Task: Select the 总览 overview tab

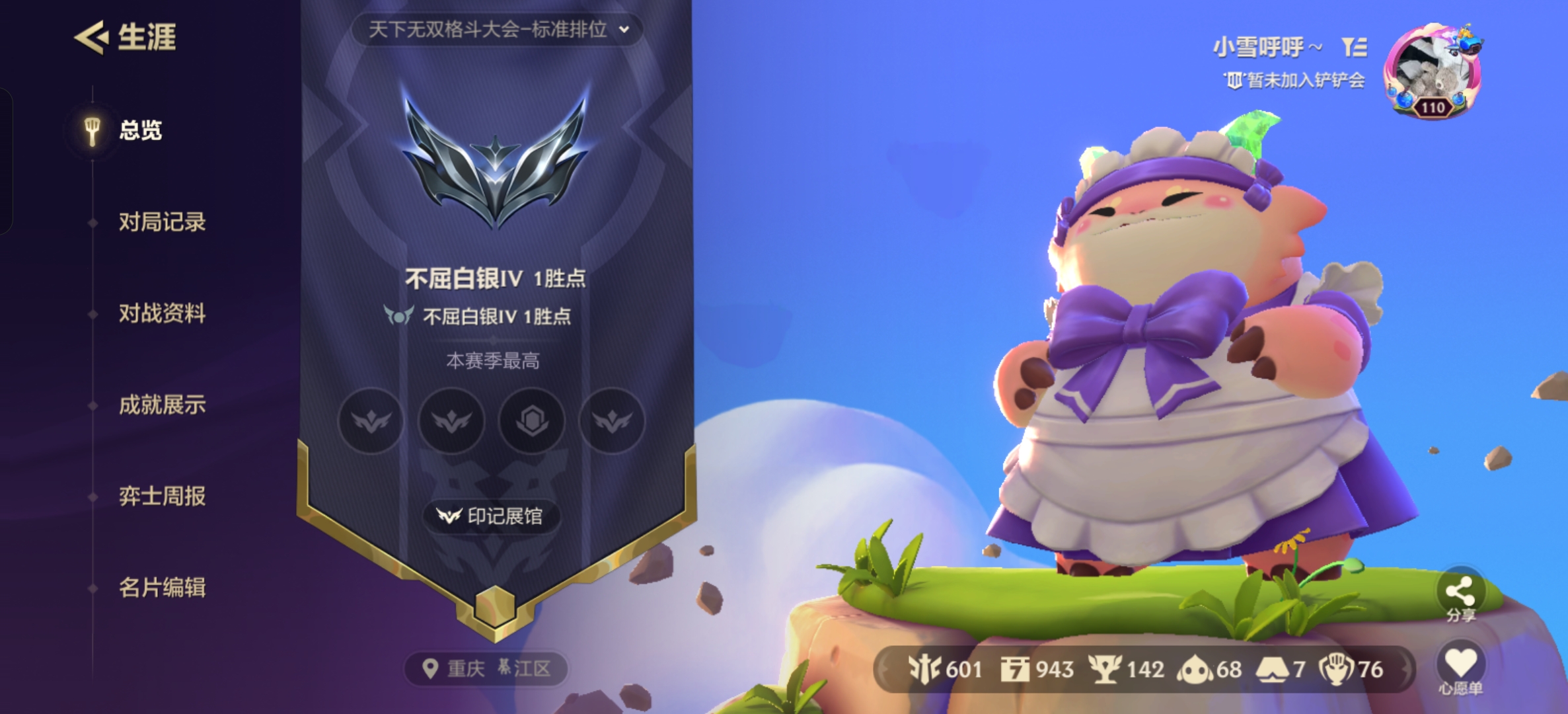Action: 140,130
